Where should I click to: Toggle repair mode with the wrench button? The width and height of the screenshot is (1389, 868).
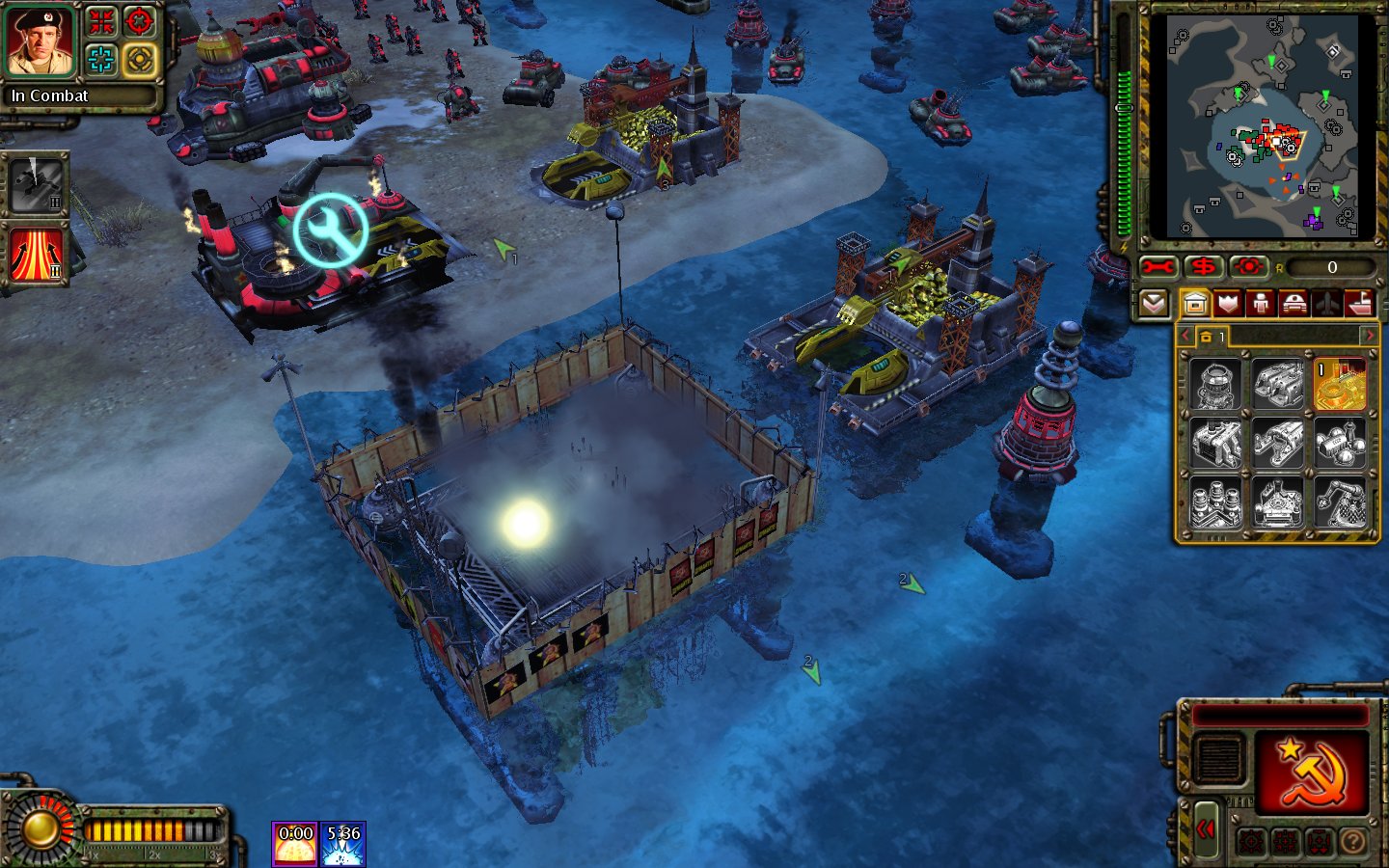[x=1159, y=267]
